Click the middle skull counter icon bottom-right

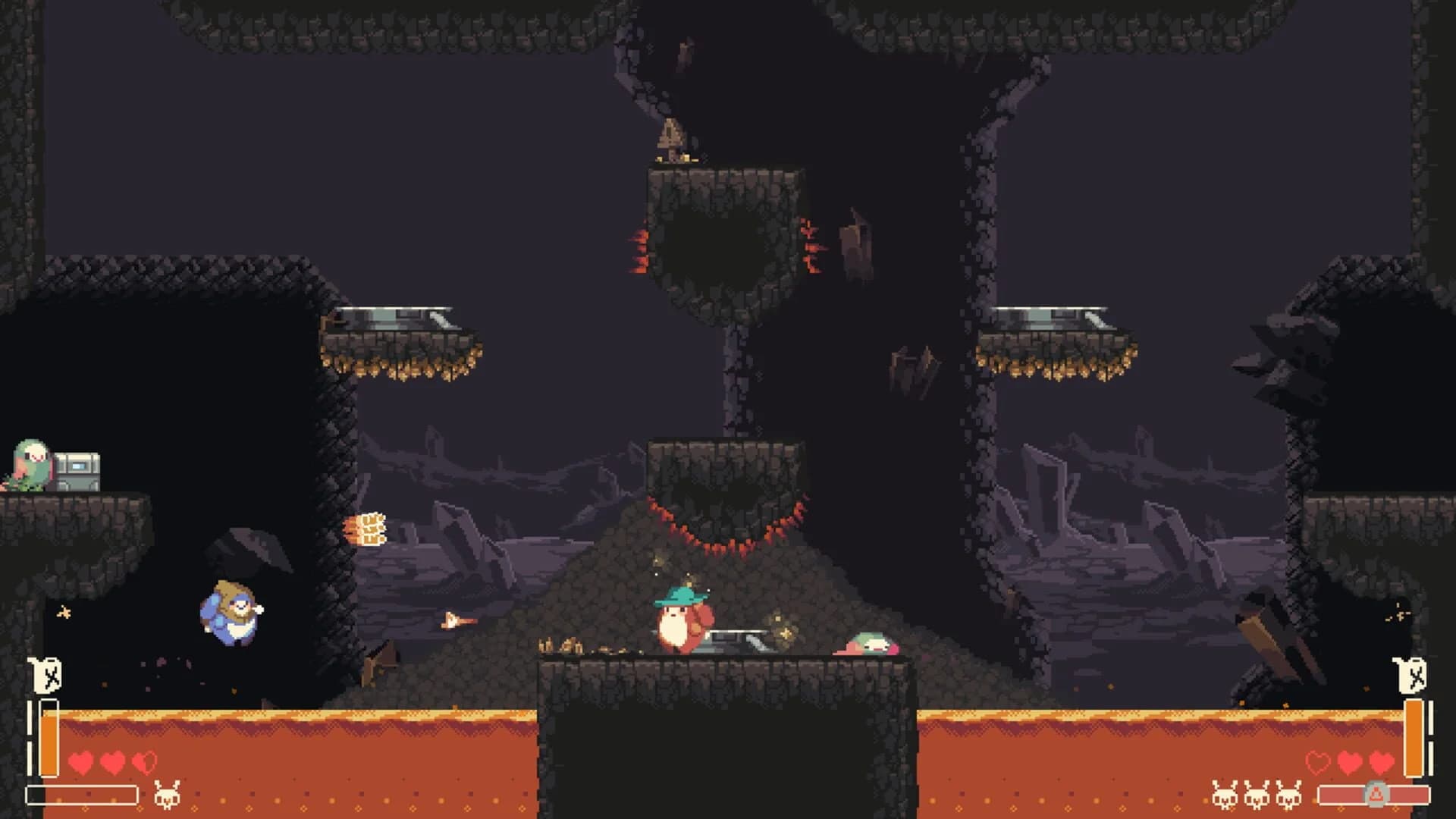1257,794
